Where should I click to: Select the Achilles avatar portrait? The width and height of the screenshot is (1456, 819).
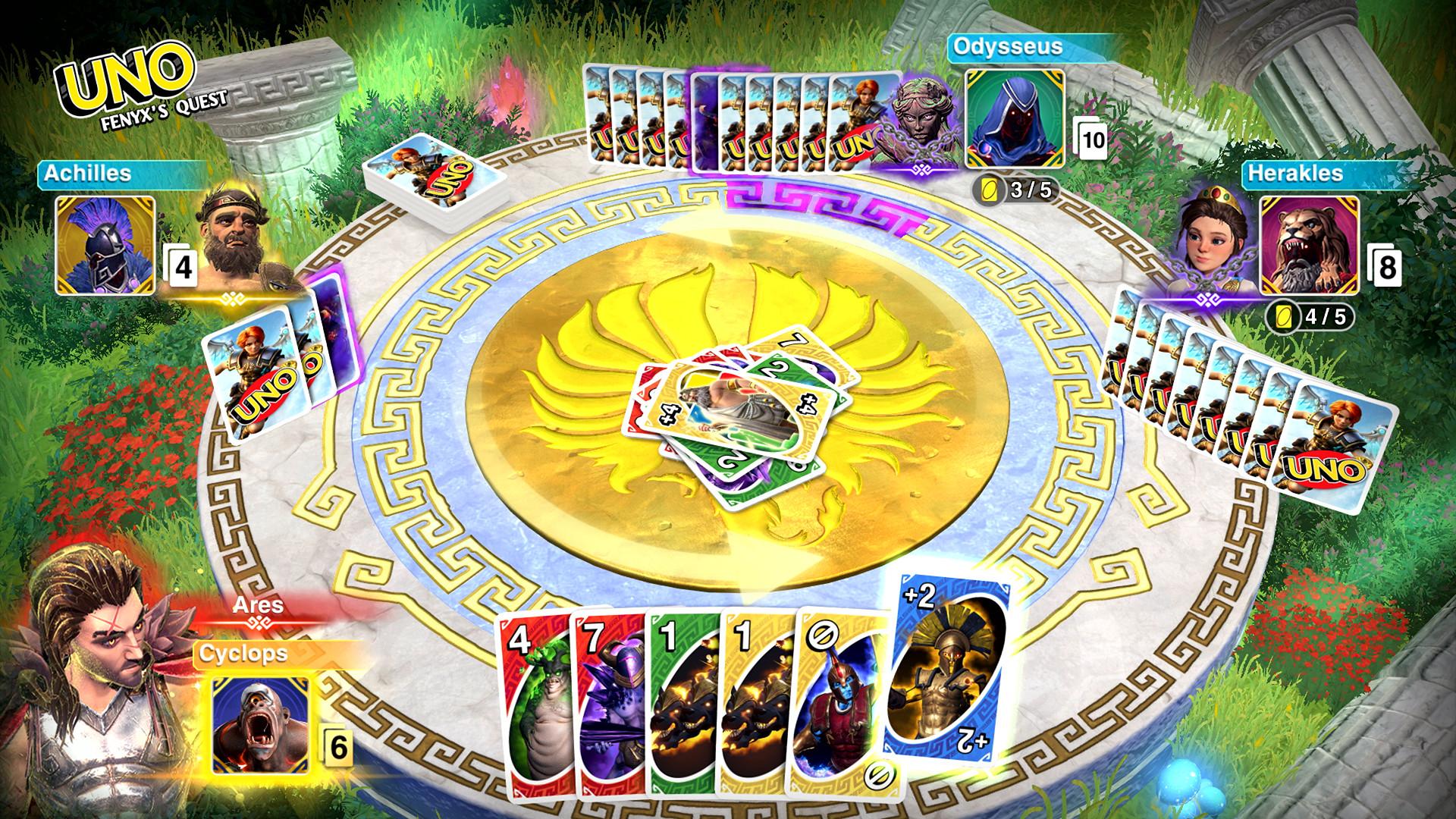tap(105, 248)
